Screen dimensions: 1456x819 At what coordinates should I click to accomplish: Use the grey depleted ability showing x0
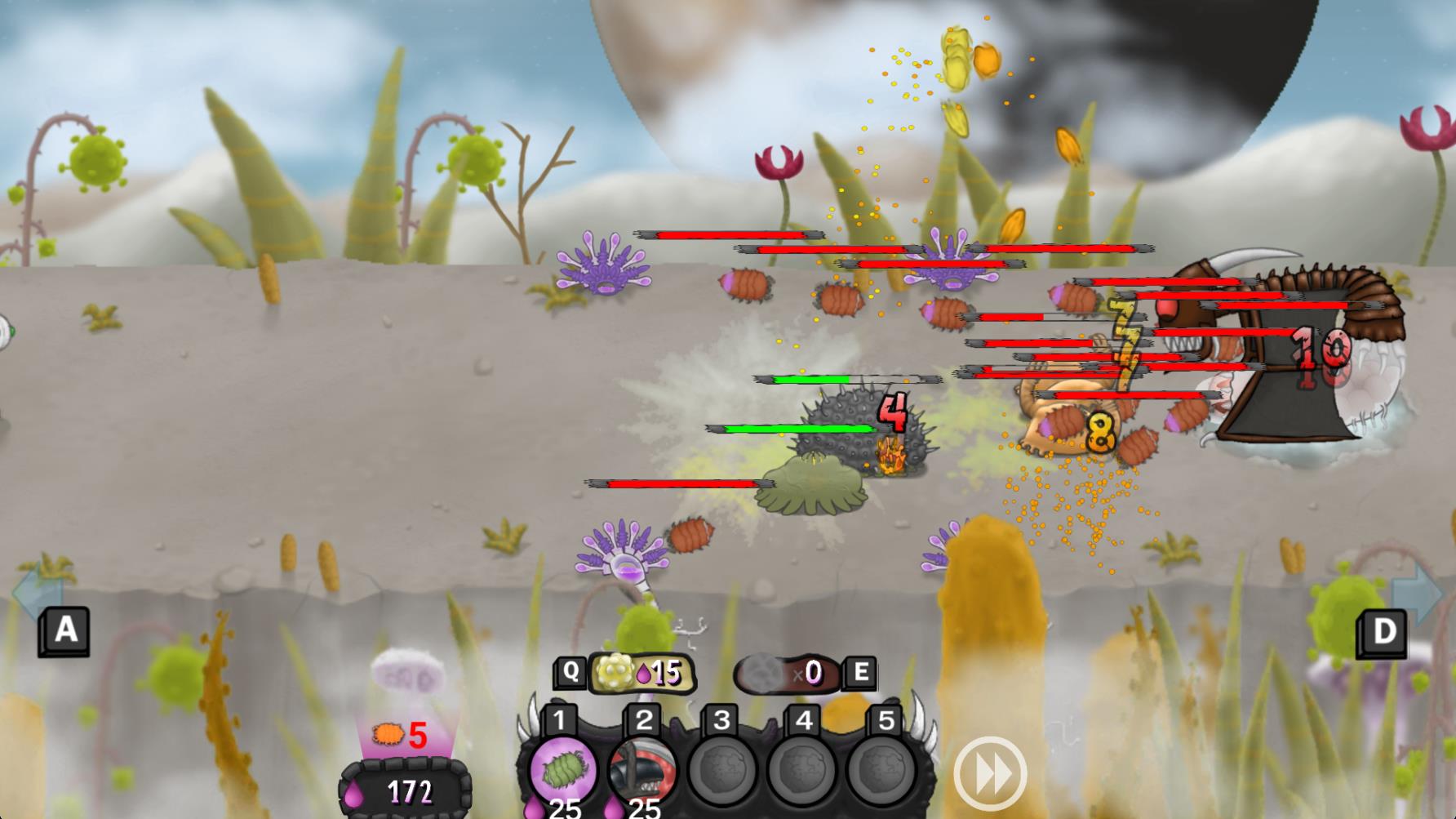(x=788, y=673)
